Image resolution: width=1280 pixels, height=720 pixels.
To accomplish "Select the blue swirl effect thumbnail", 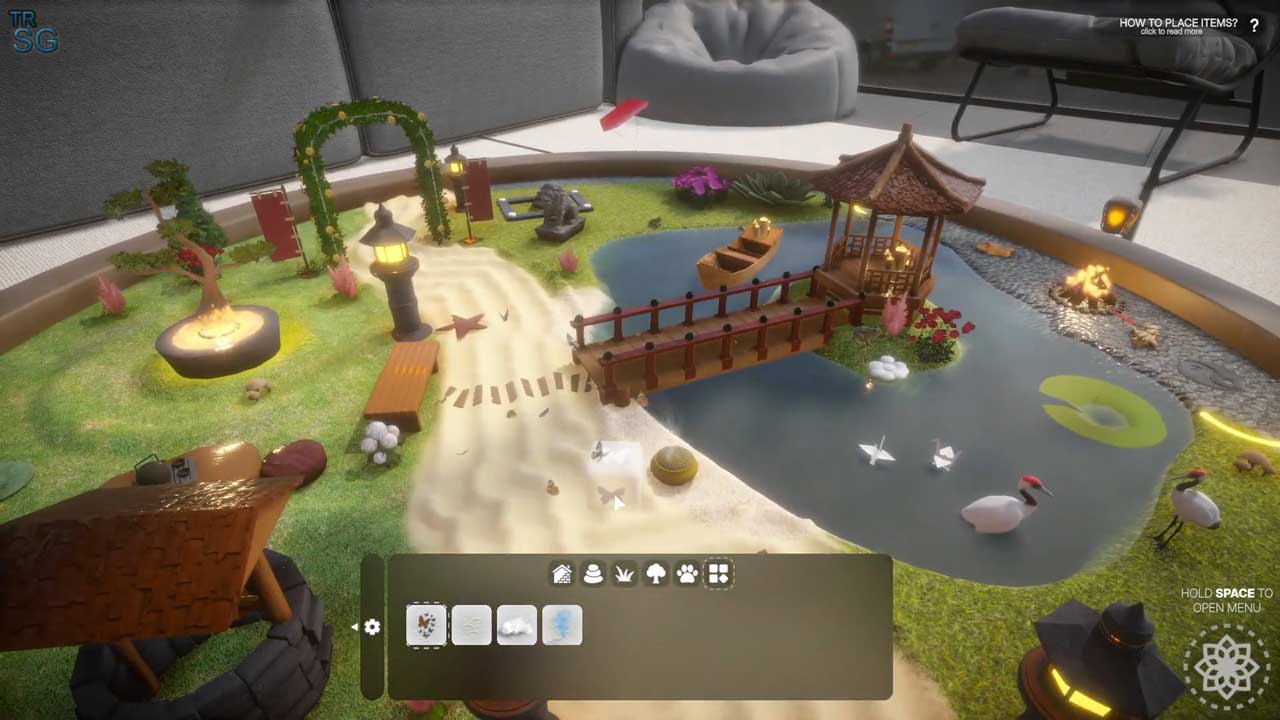I will [562, 626].
